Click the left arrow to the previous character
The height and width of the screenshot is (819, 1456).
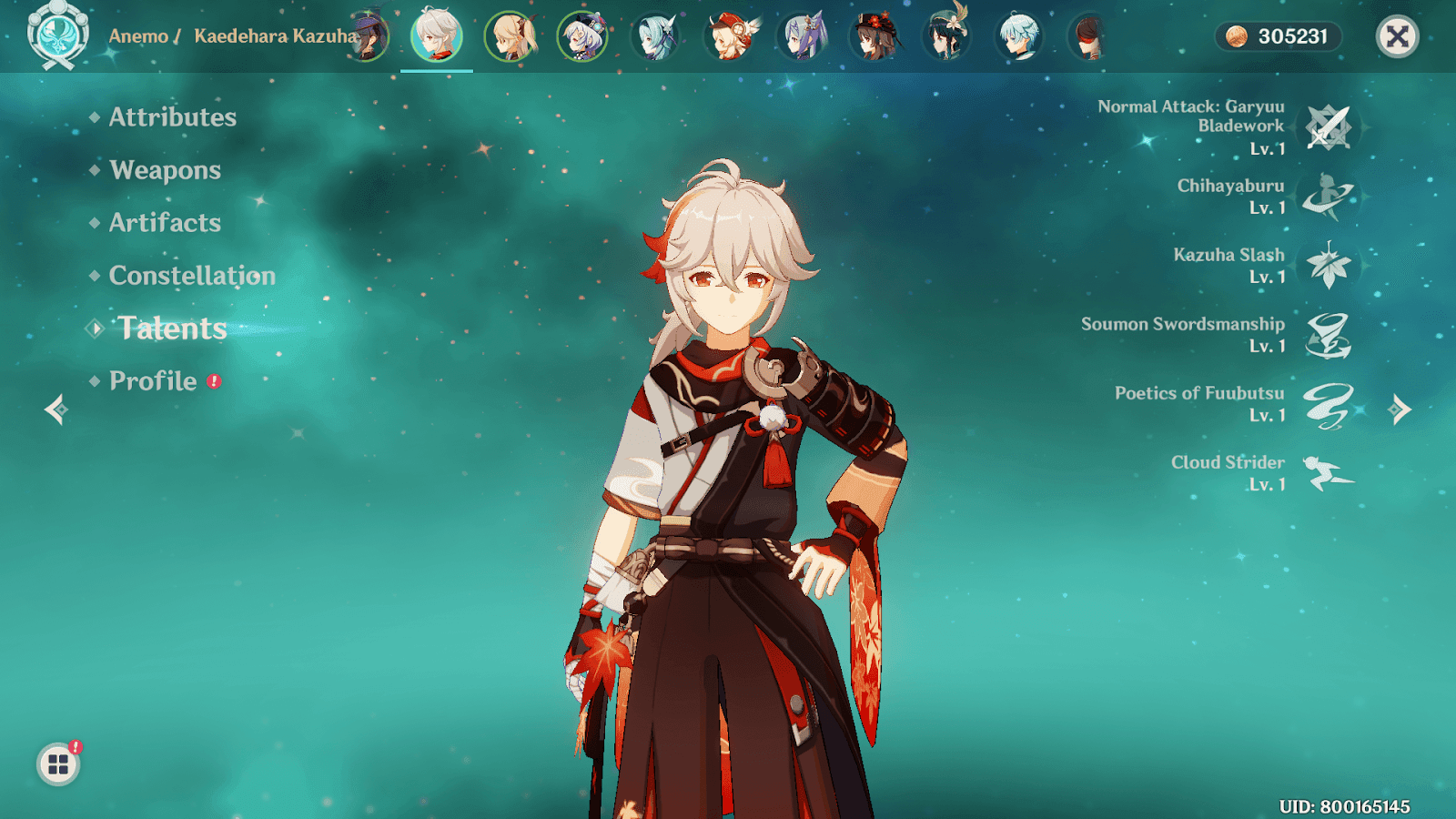(56, 409)
